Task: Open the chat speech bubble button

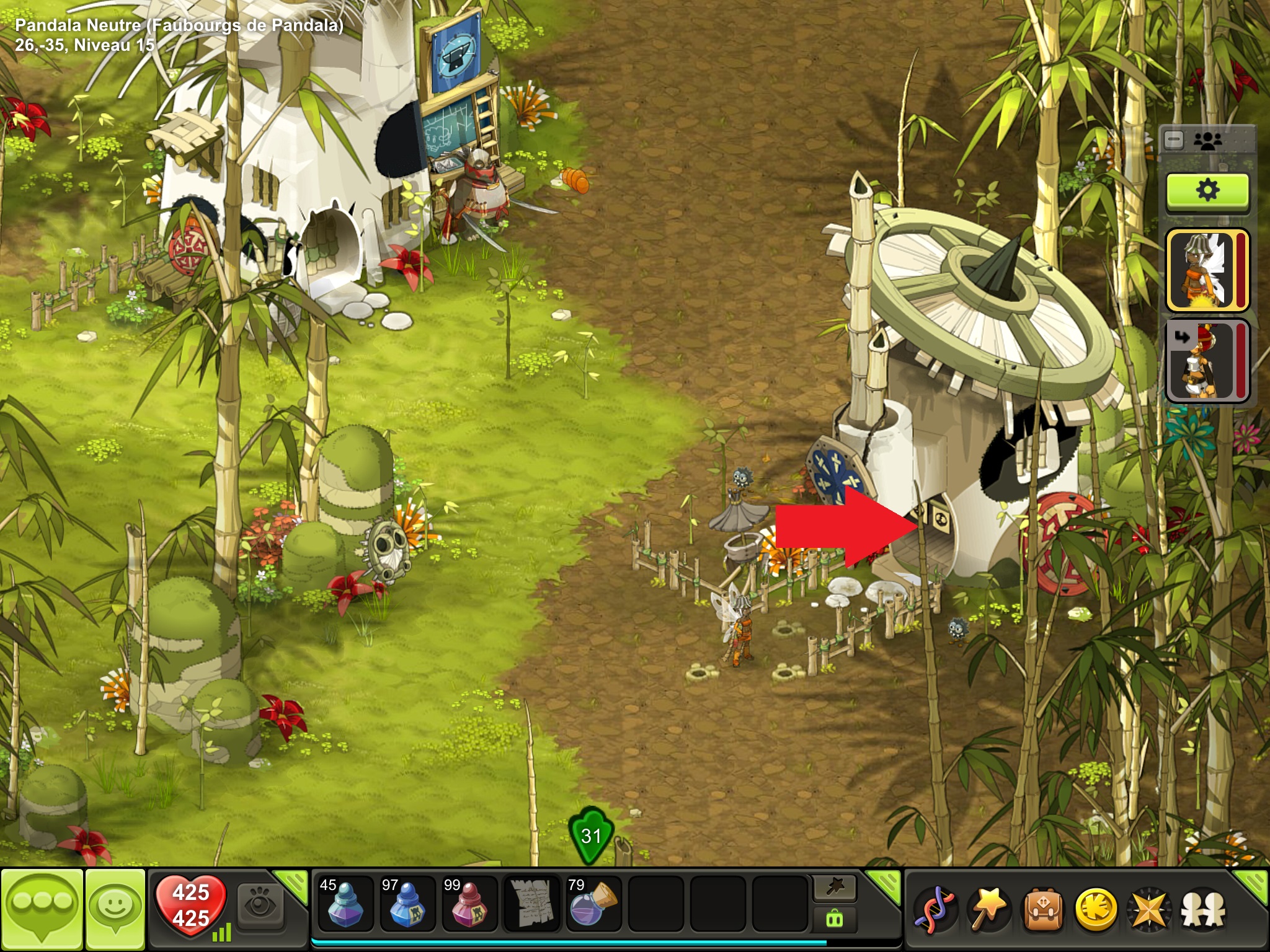Action: pyautogui.click(x=42, y=909)
